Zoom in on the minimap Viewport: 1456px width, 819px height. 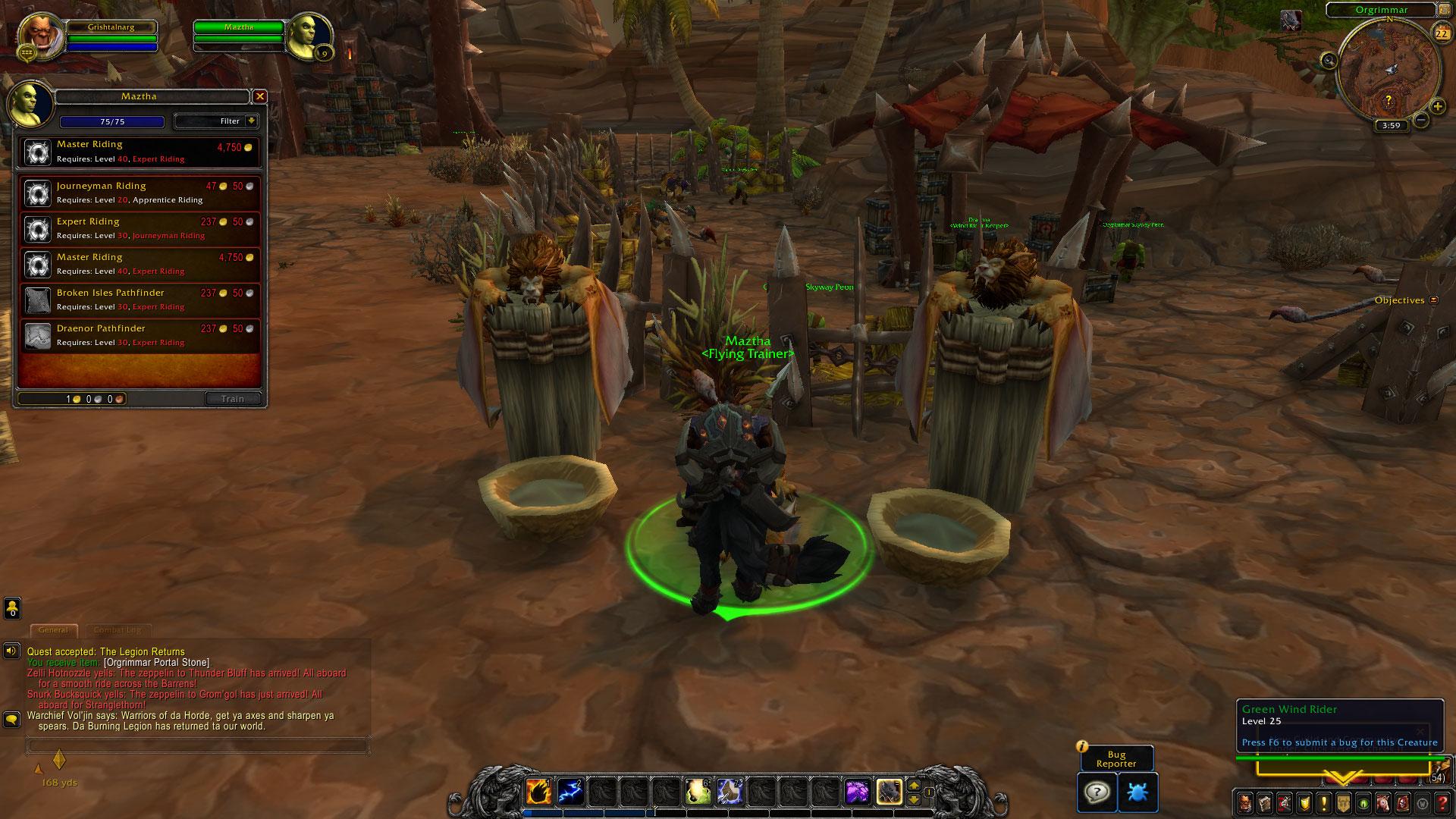click(x=1438, y=107)
